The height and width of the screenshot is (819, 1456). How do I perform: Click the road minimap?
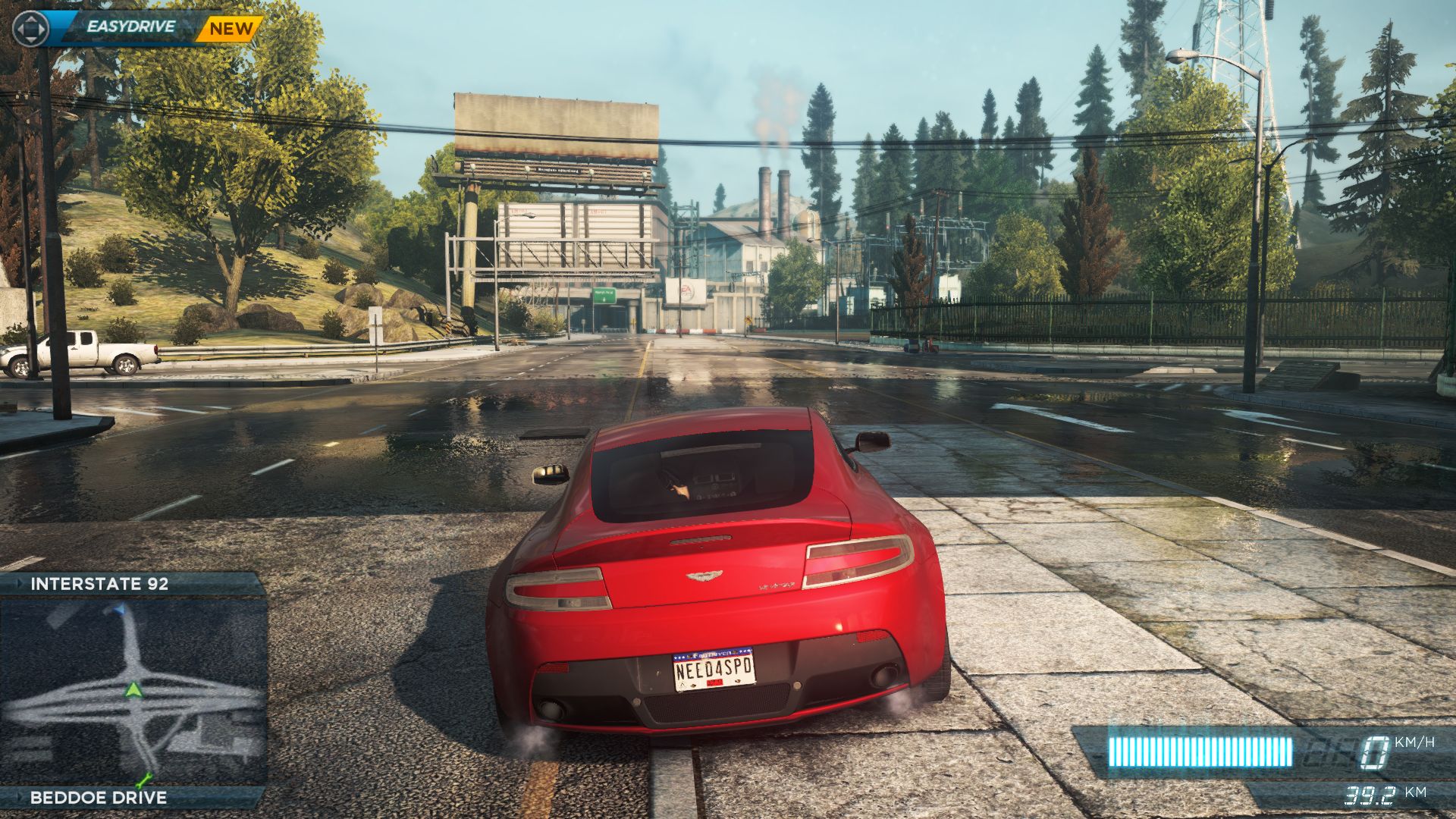(x=133, y=692)
